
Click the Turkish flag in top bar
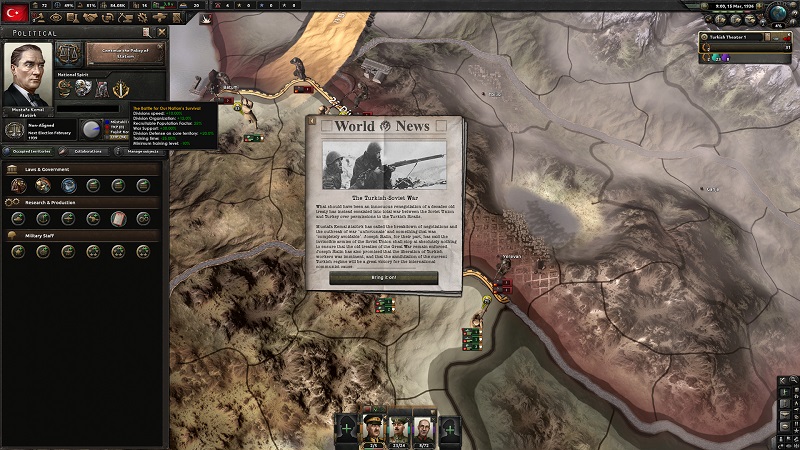pyautogui.click(x=15, y=10)
